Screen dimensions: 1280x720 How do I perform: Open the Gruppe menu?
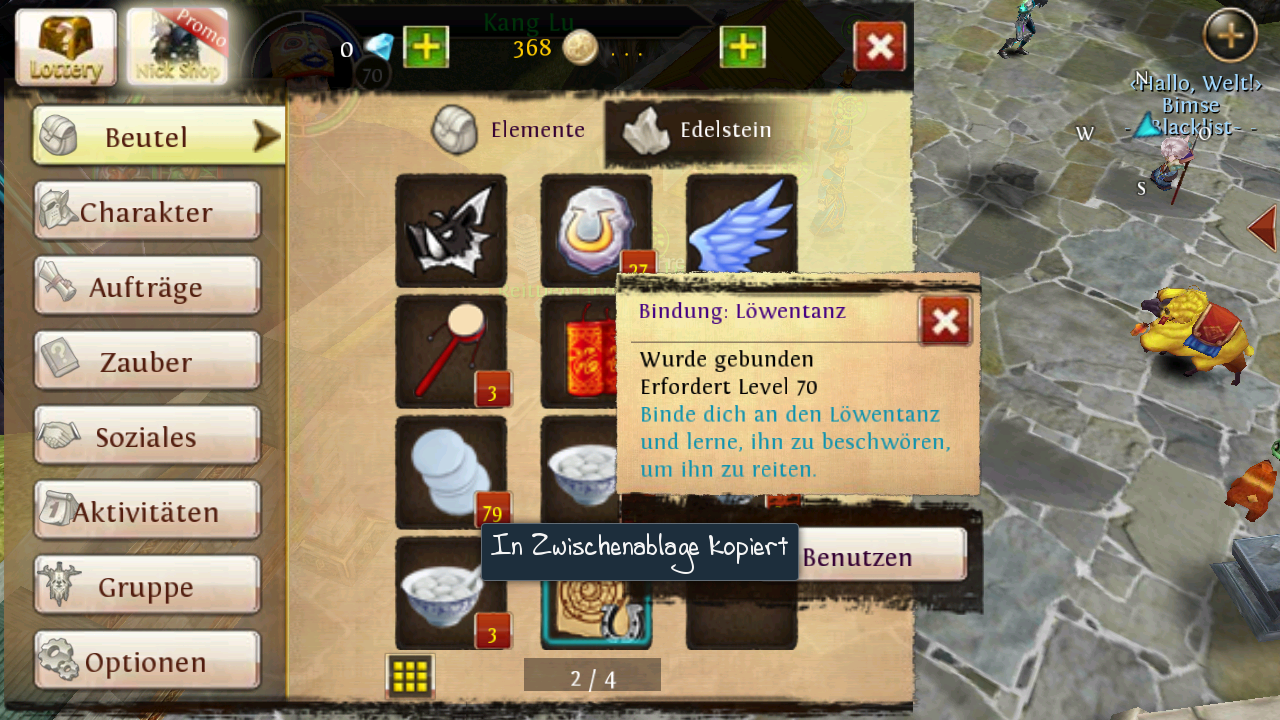147,586
